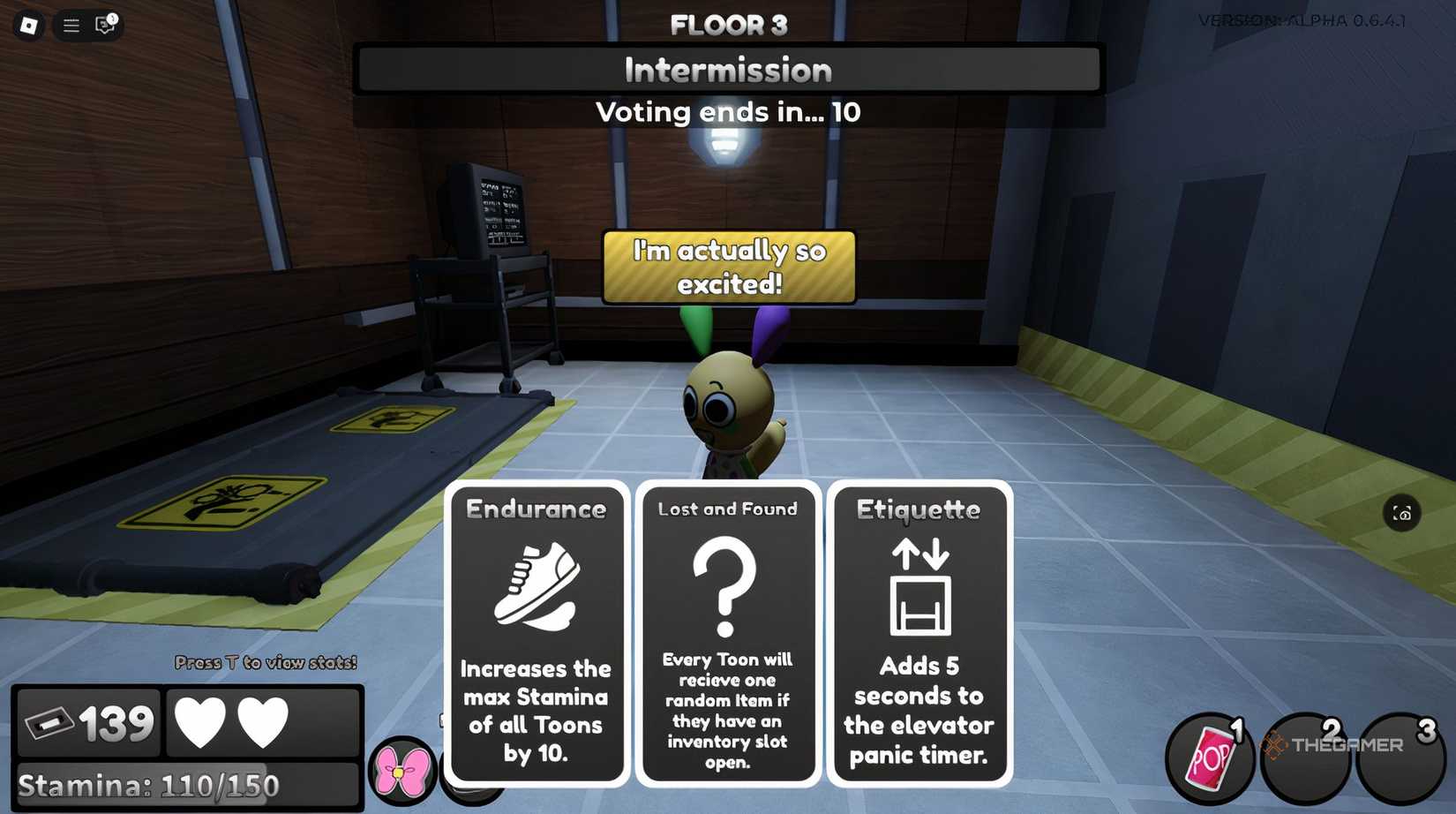Open the Roblox logo menu
Image resolution: width=1456 pixels, height=814 pixels.
point(26,26)
